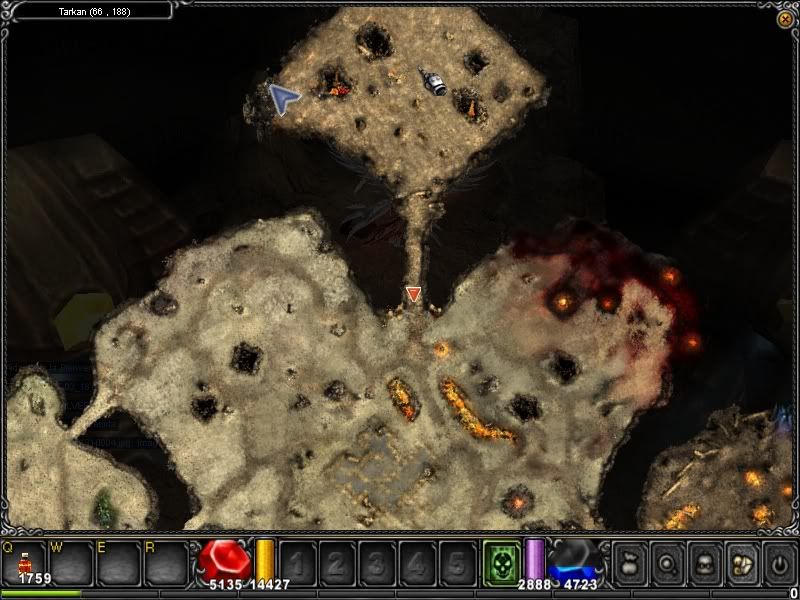
Task: Open the inventory bag button
Action: [x=629, y=564]
